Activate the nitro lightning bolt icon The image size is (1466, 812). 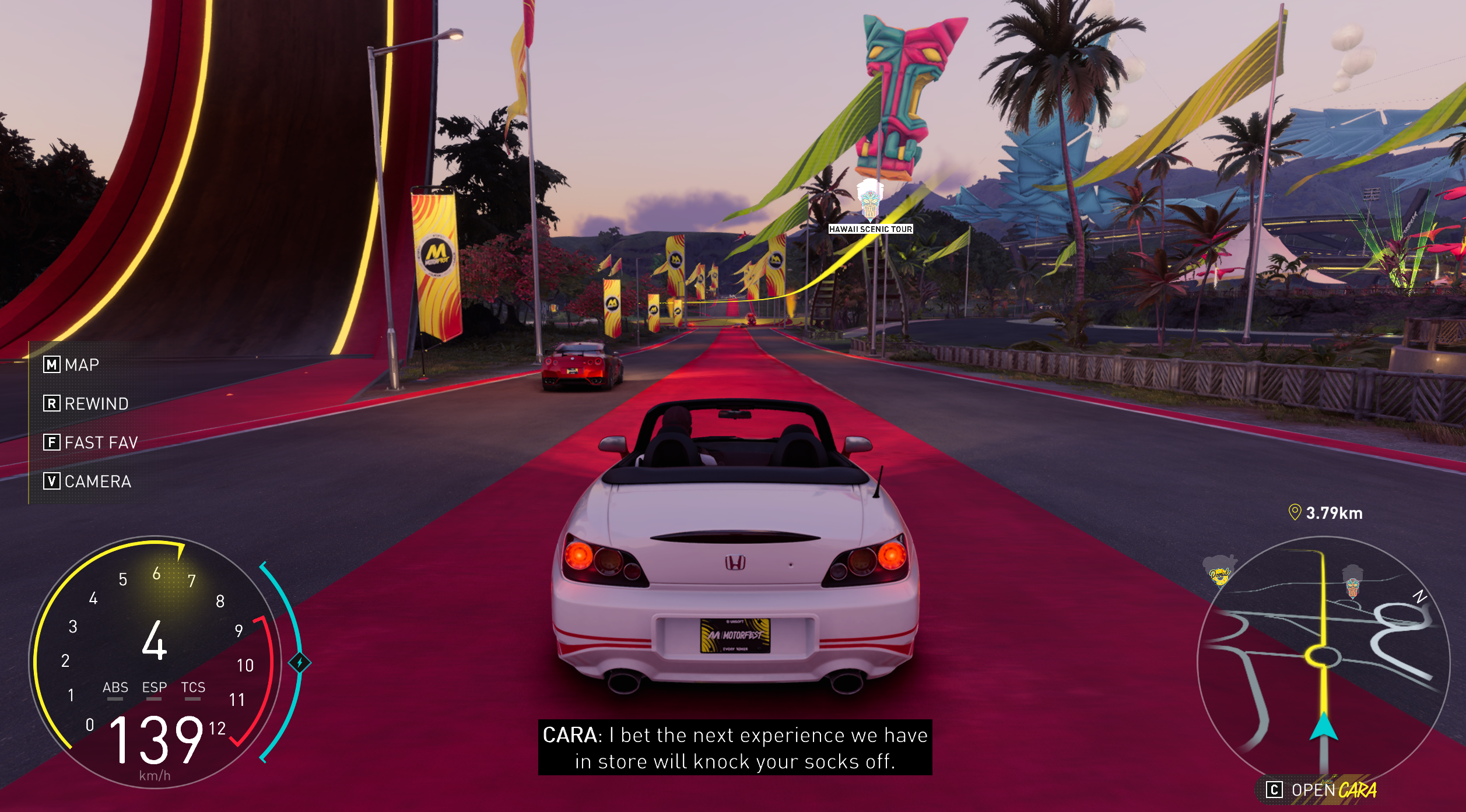pyautogui.click(x=300, y=663)
